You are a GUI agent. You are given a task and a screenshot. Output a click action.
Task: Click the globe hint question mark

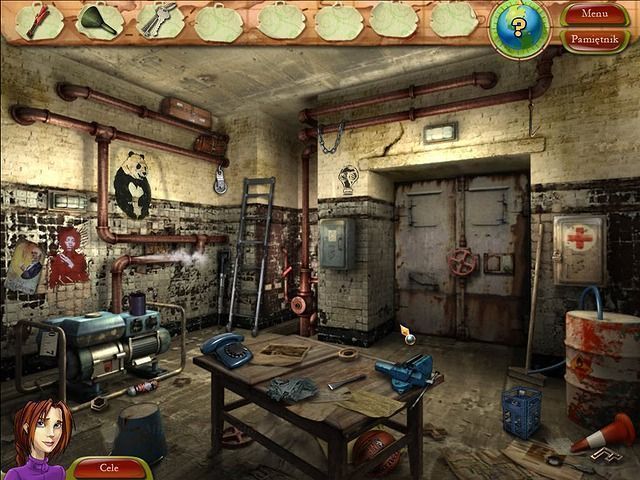pyautogui.click(x=519, y=27)
